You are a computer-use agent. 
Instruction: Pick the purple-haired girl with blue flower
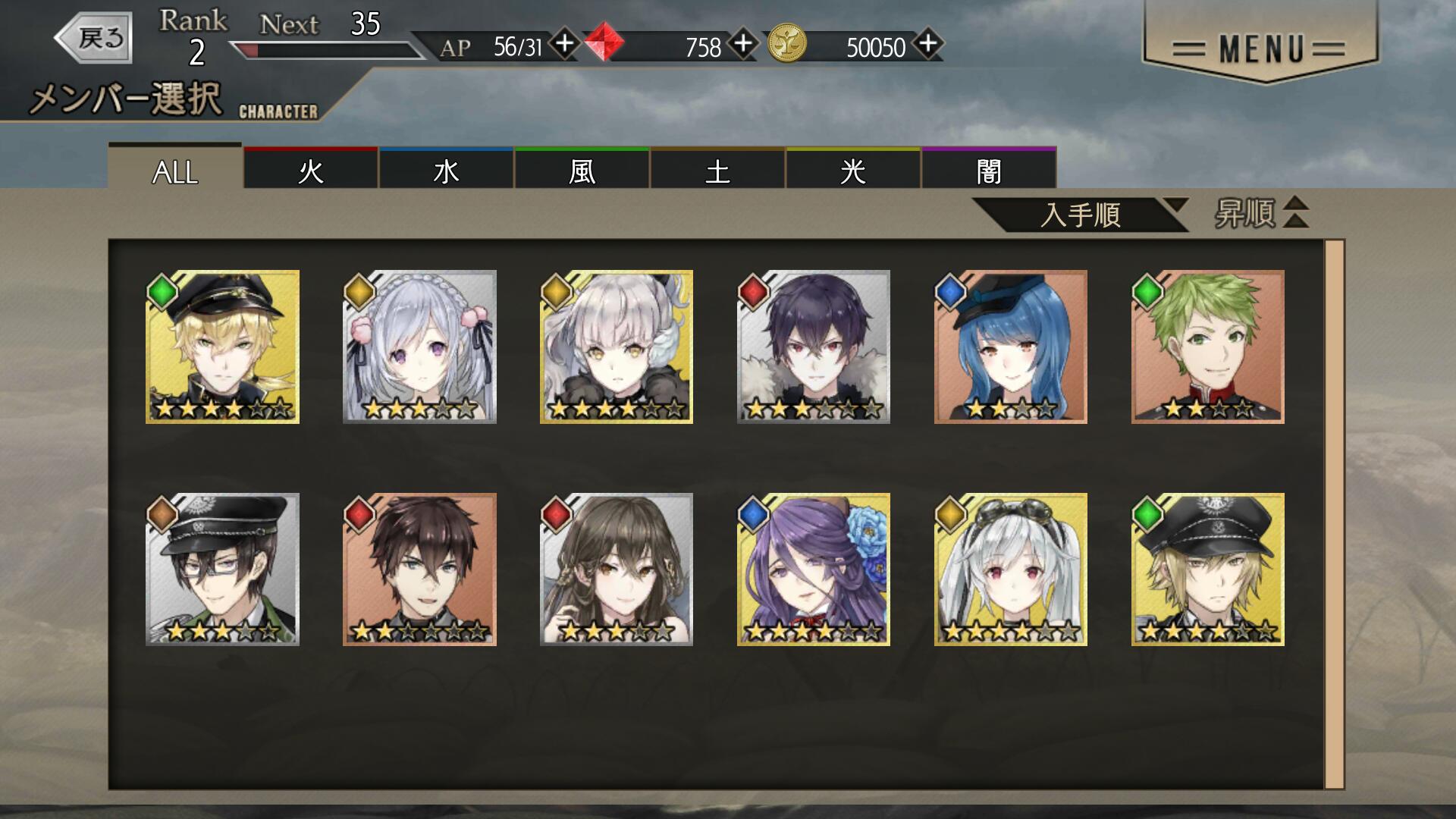click(813, 570)
